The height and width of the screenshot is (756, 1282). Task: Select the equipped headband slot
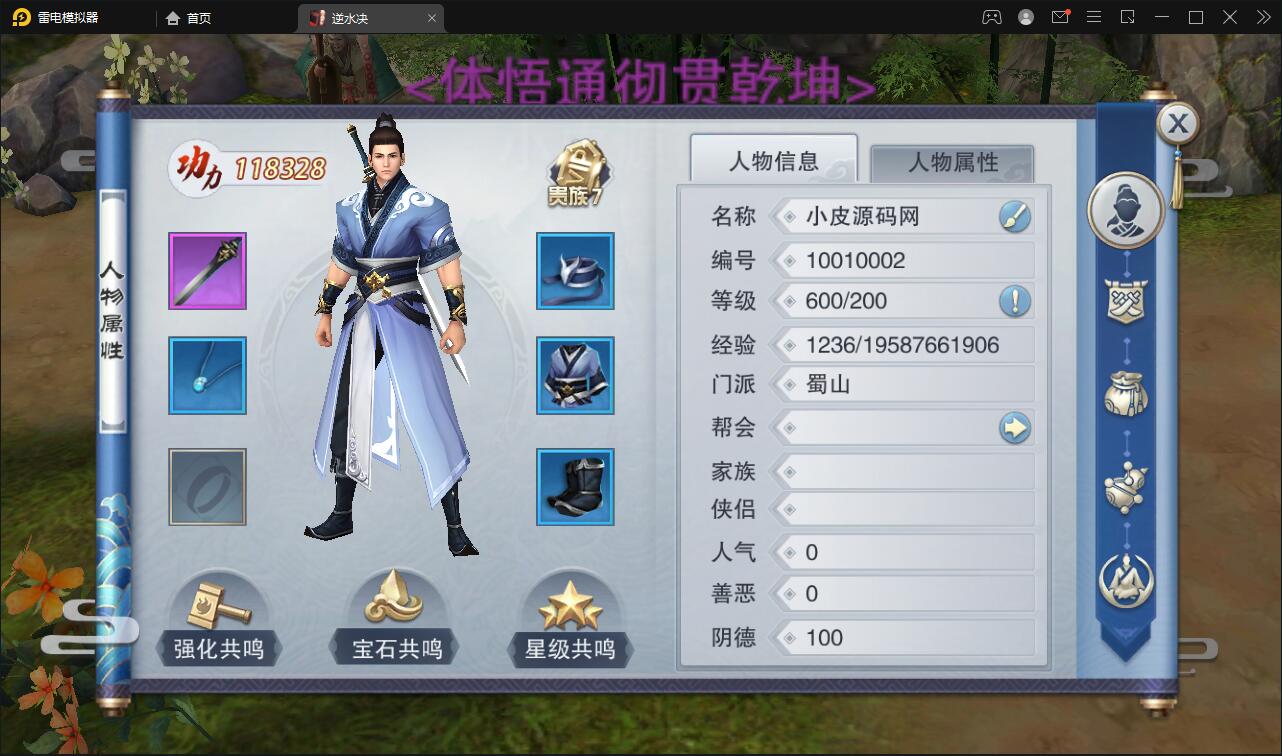(575, 271)
